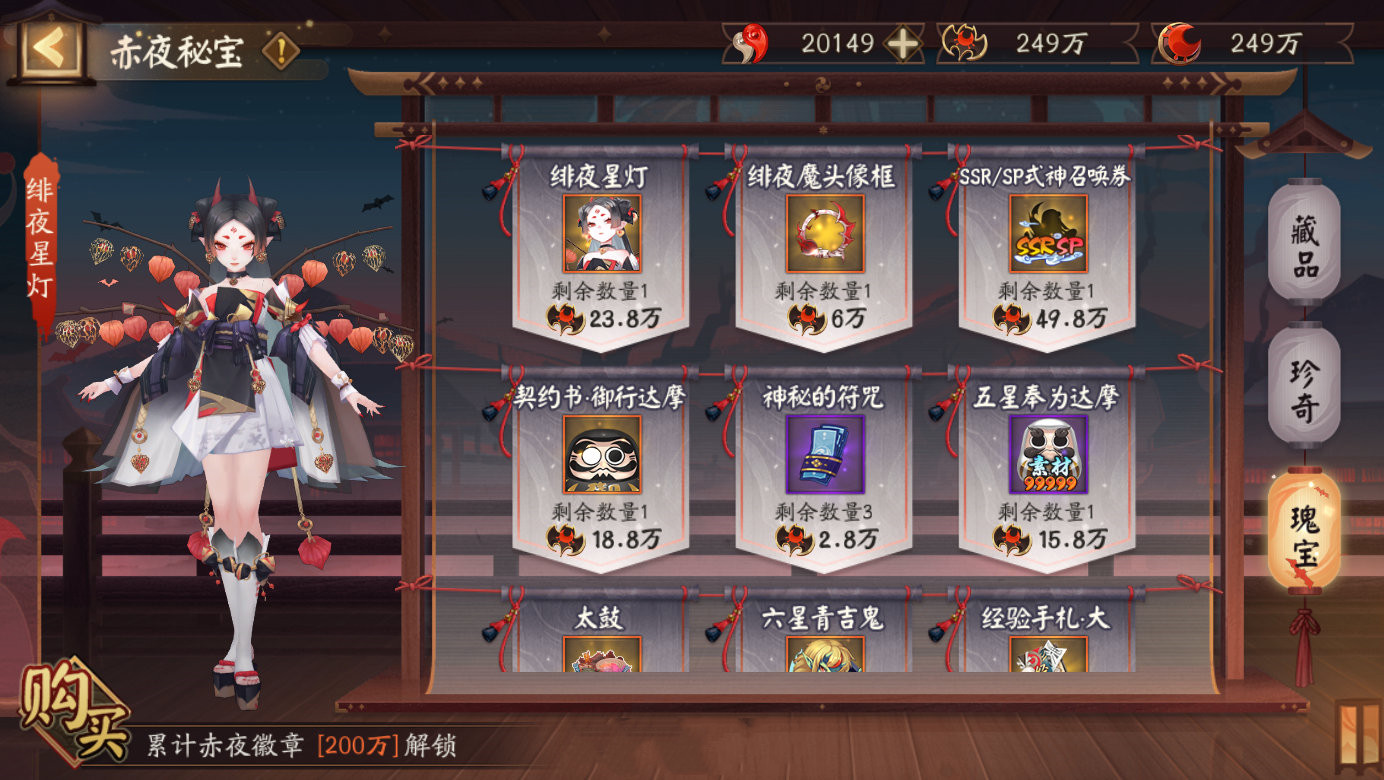1384x780 pixels.
Task: Open the red badge currency icon
Action: tap(751, 41)
